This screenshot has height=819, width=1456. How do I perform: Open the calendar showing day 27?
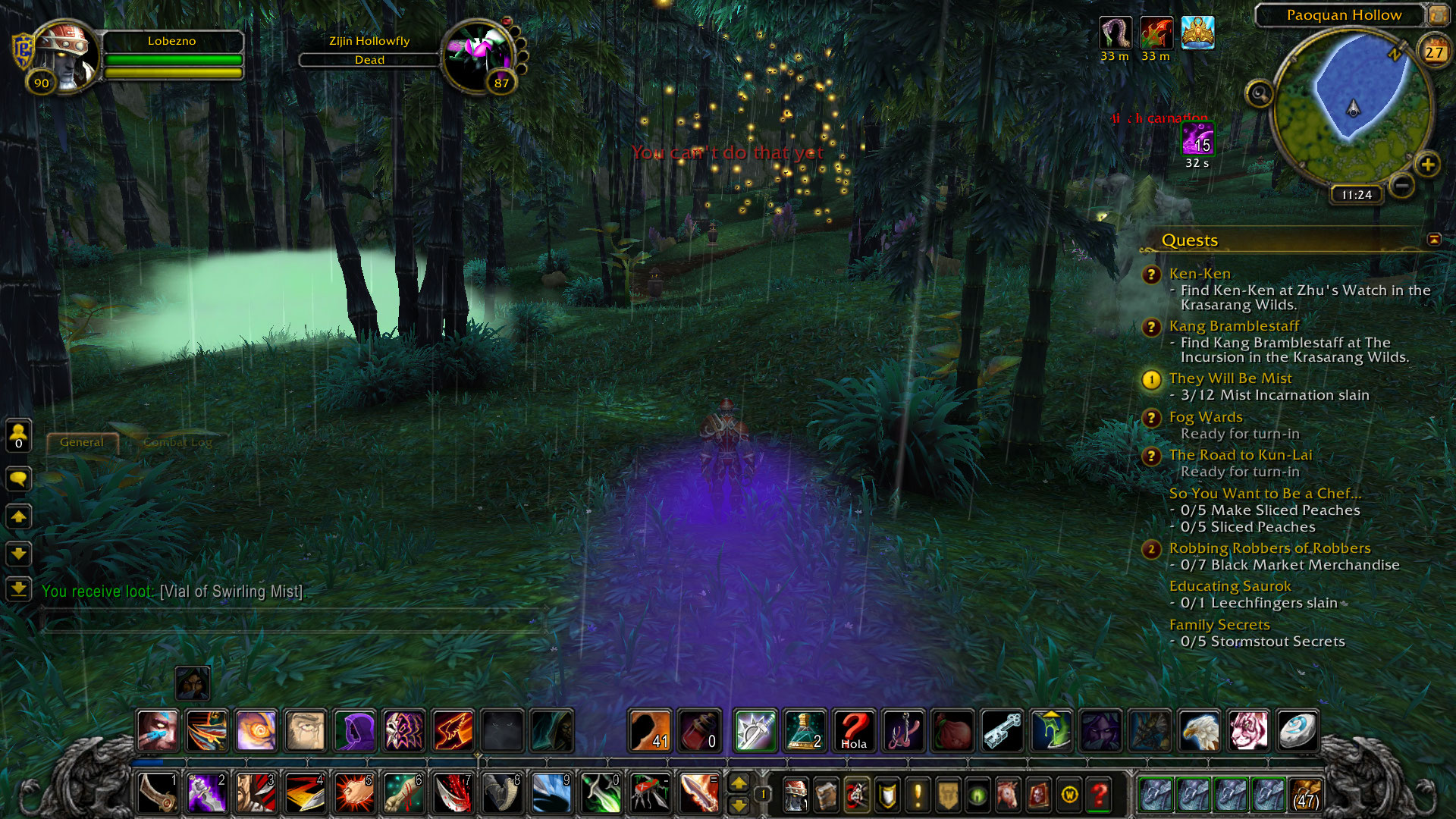1433,52
